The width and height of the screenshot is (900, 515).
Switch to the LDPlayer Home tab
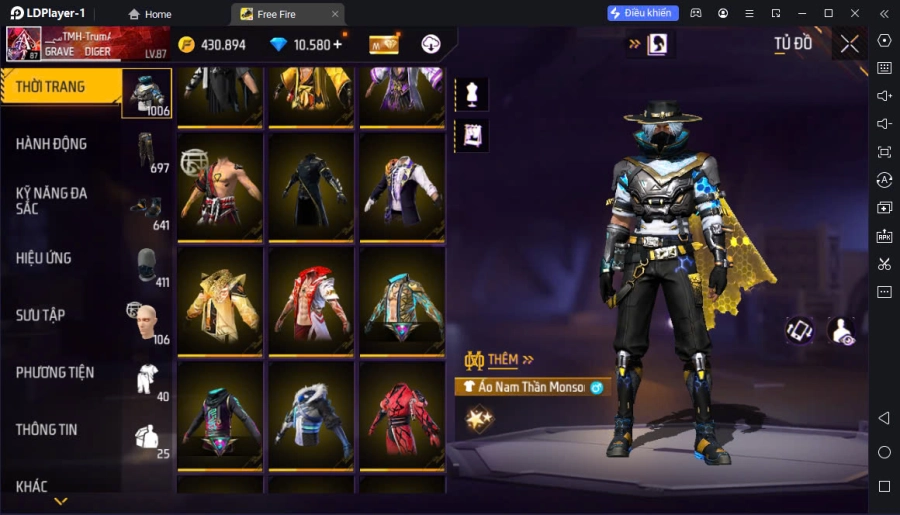pos(149,14)
